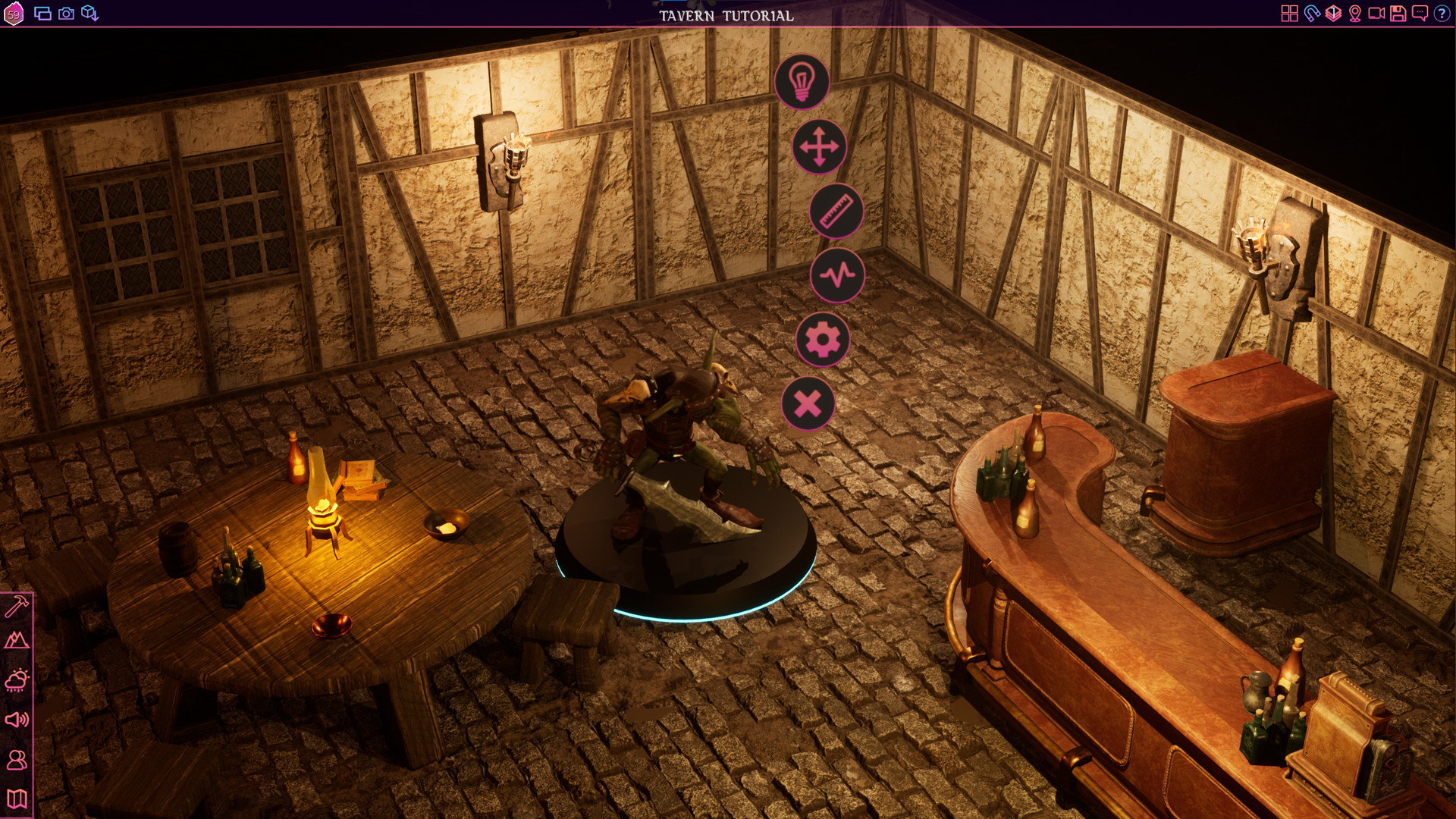Image resolution: width=1456 pixels, height=819 pixels.
Task: Select the move option in the radial menu
Action: click(x=819, y=147)
